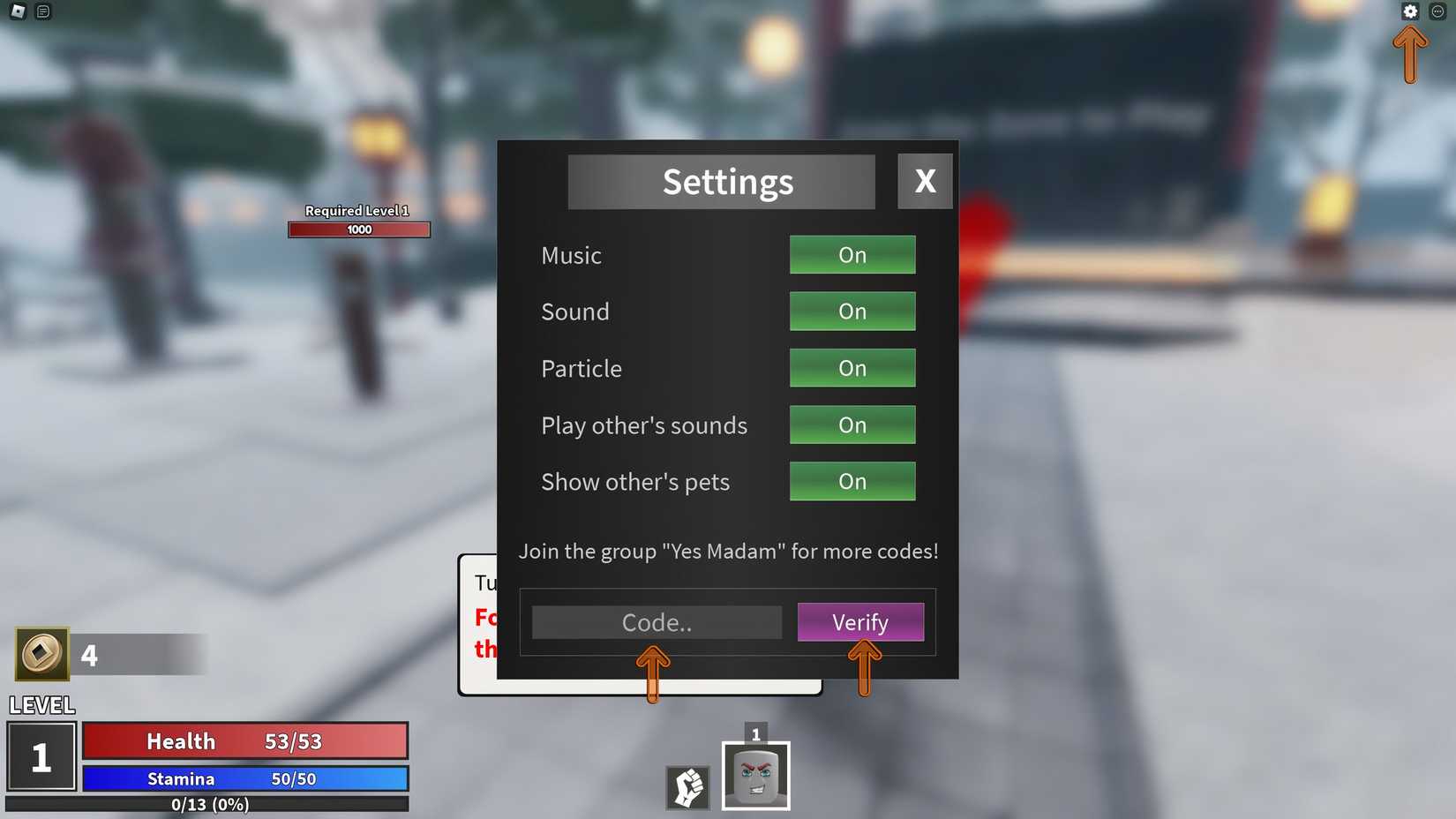
Task: Close the Settings window with X
Action: point(924,181)
